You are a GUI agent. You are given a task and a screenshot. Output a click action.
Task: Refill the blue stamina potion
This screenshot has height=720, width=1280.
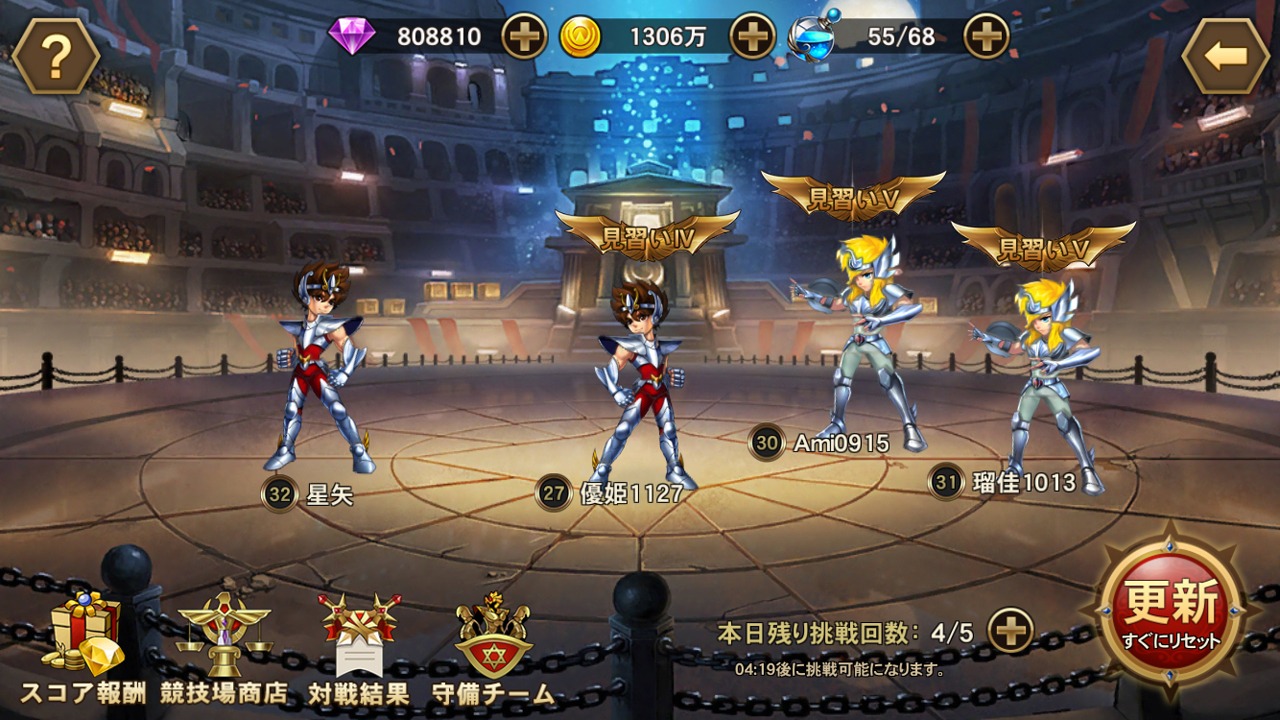pos(985,38)
